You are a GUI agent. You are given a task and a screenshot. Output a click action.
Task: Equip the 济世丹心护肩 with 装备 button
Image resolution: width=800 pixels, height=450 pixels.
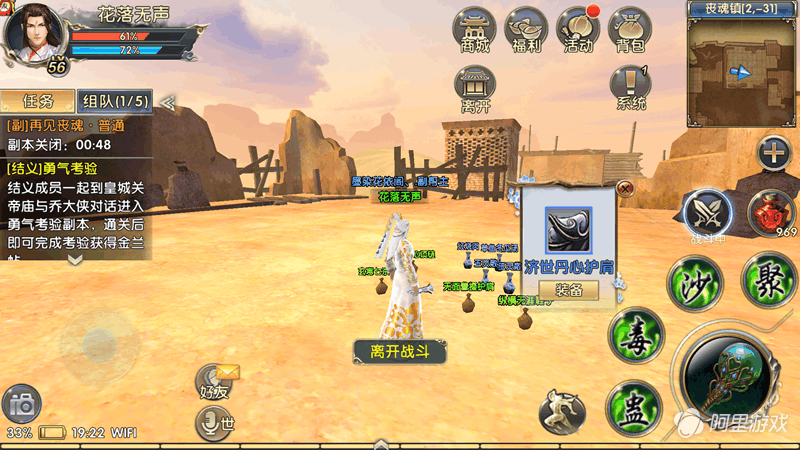[x=568, y=290]
